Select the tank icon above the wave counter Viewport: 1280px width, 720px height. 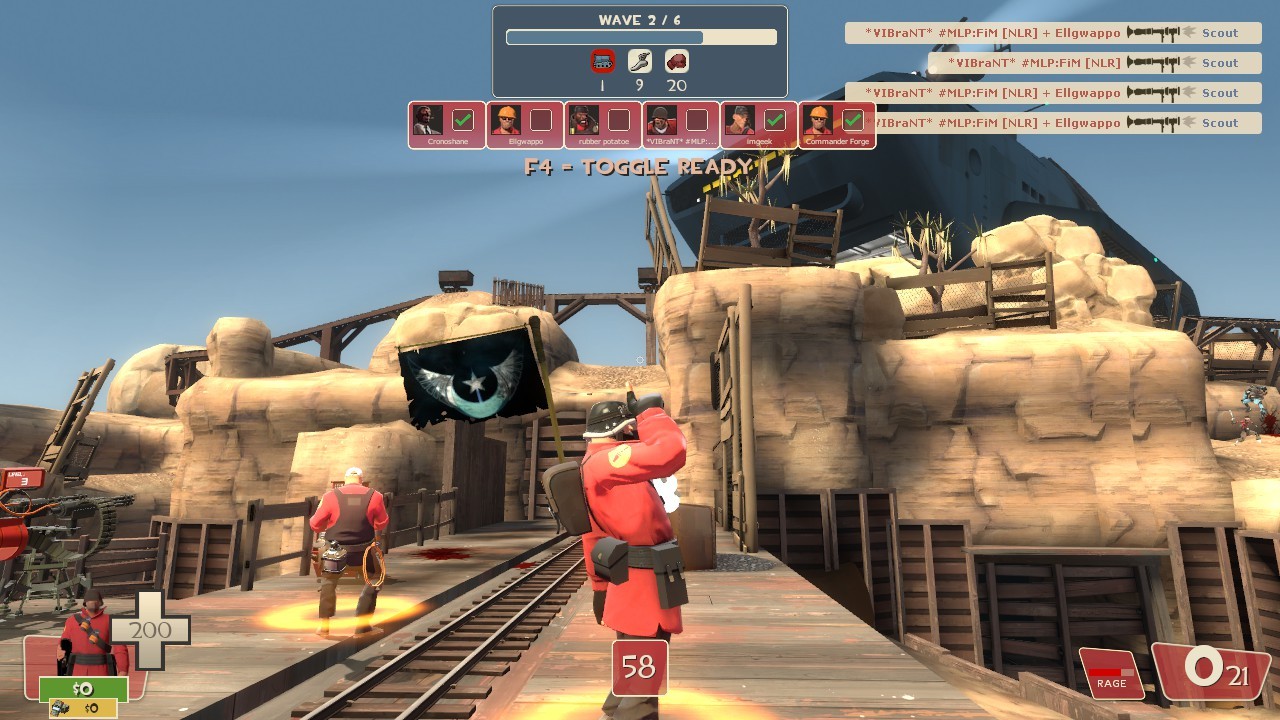point(601,60)
